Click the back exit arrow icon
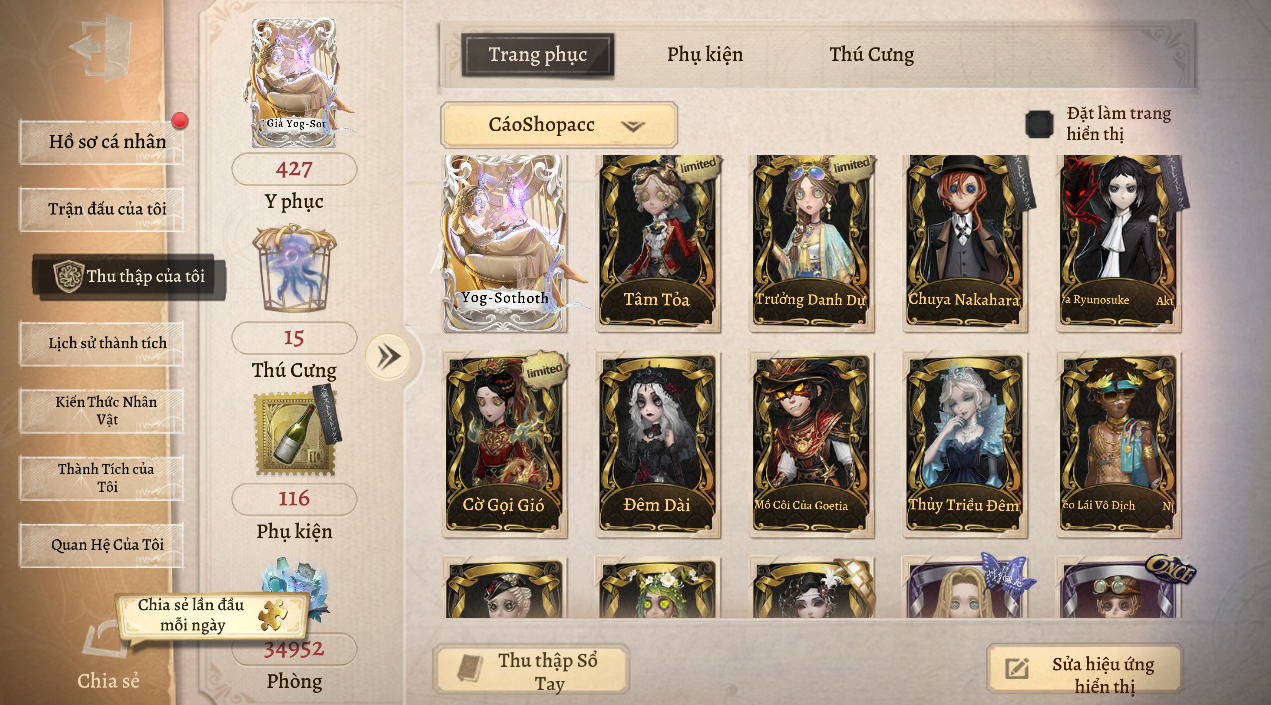This screenshot has height=705, width=1271. click(101, 47)
